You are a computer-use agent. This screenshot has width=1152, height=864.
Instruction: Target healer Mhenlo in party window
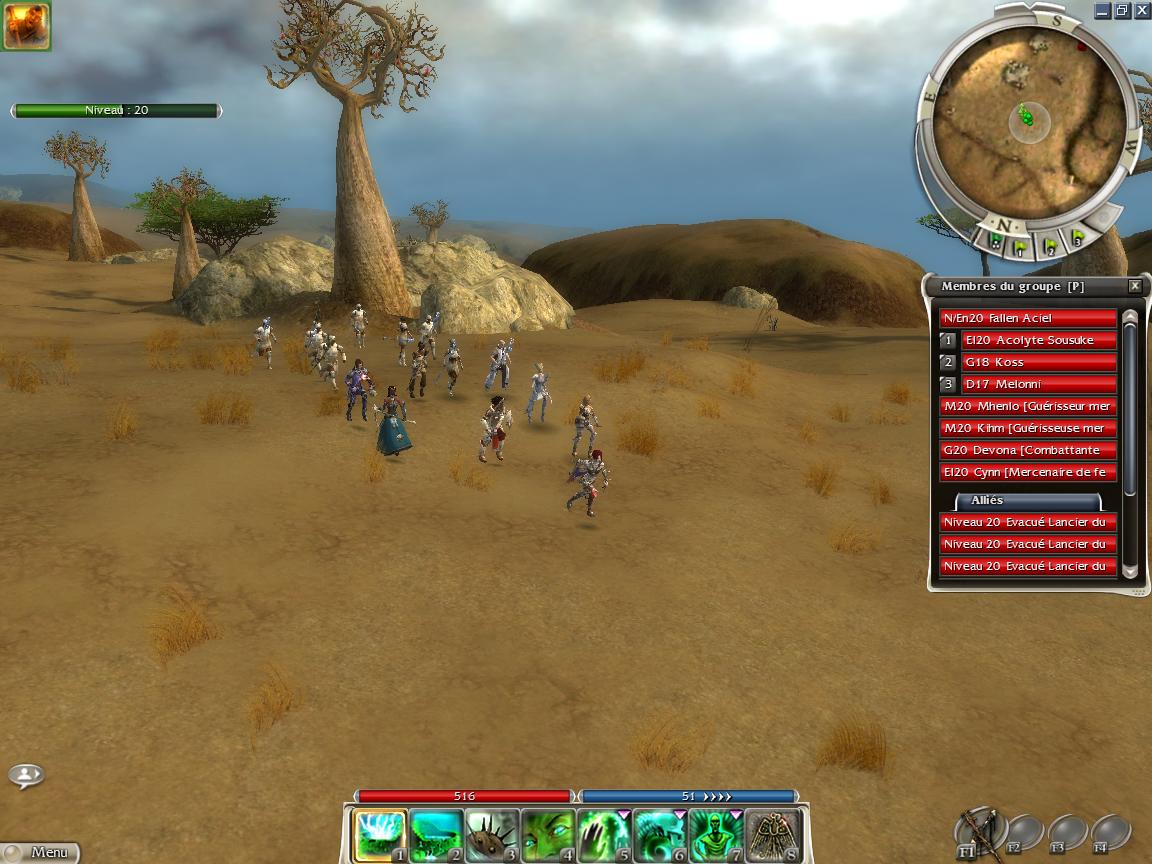[x=1028, y=406]
